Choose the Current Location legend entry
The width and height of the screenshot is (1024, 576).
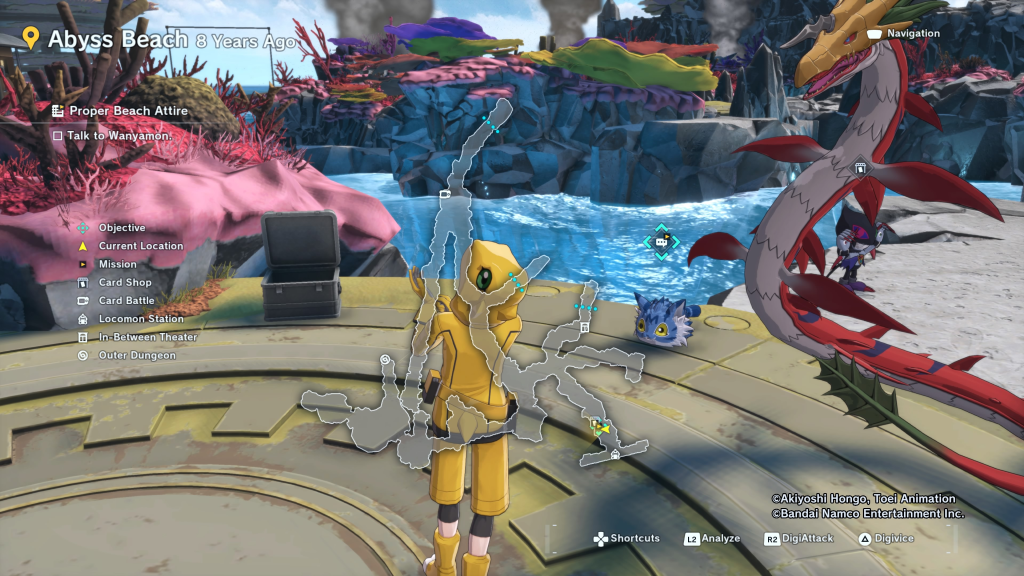tap(141, 246)
